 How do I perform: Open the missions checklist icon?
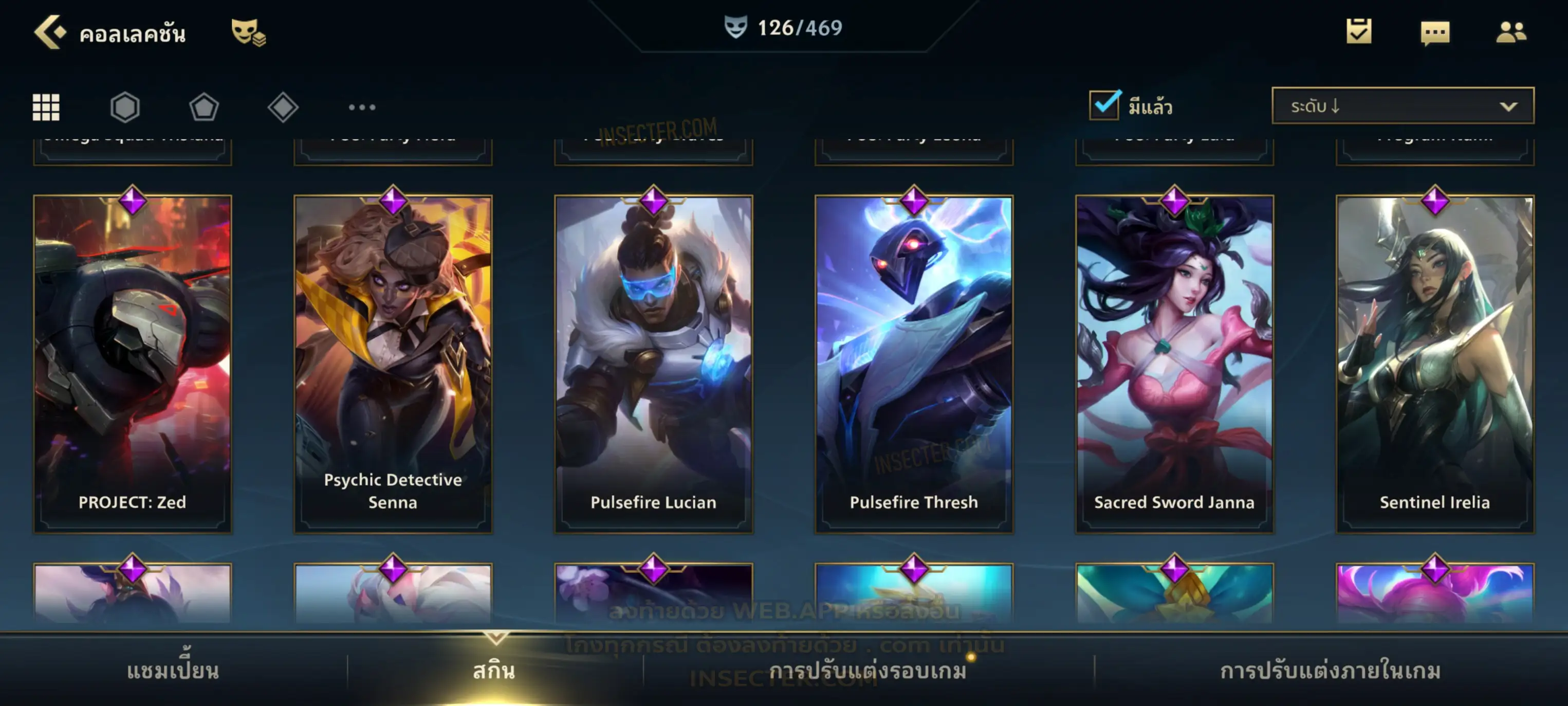click(x=1358, y=32)
